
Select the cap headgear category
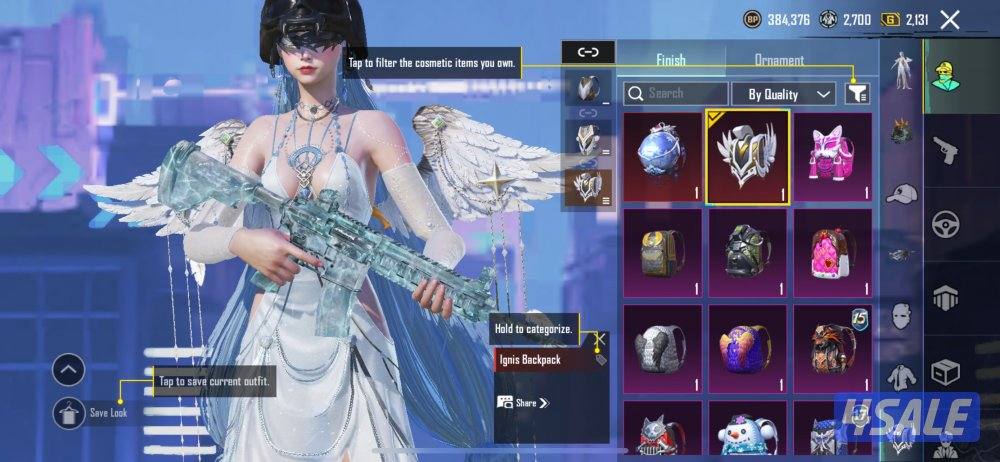[x=903, y=194]
